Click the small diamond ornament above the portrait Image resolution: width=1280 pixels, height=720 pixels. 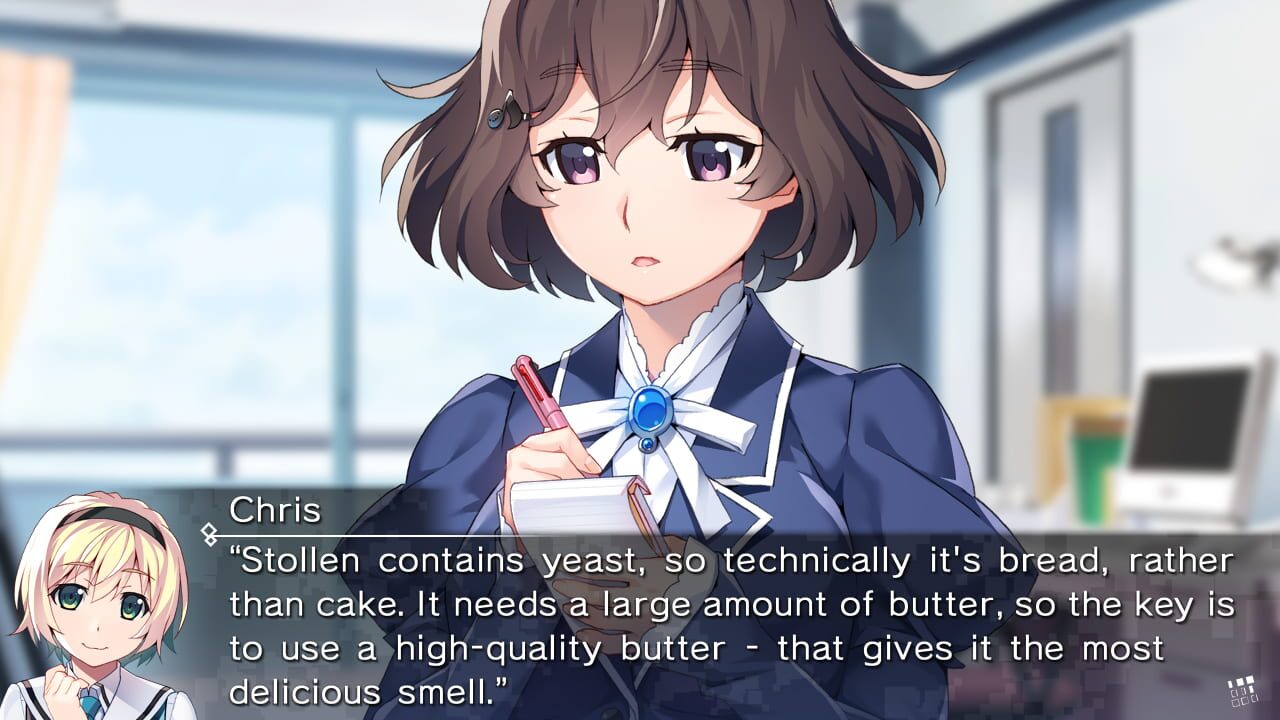pyautogui.click(x=209, y=543)
